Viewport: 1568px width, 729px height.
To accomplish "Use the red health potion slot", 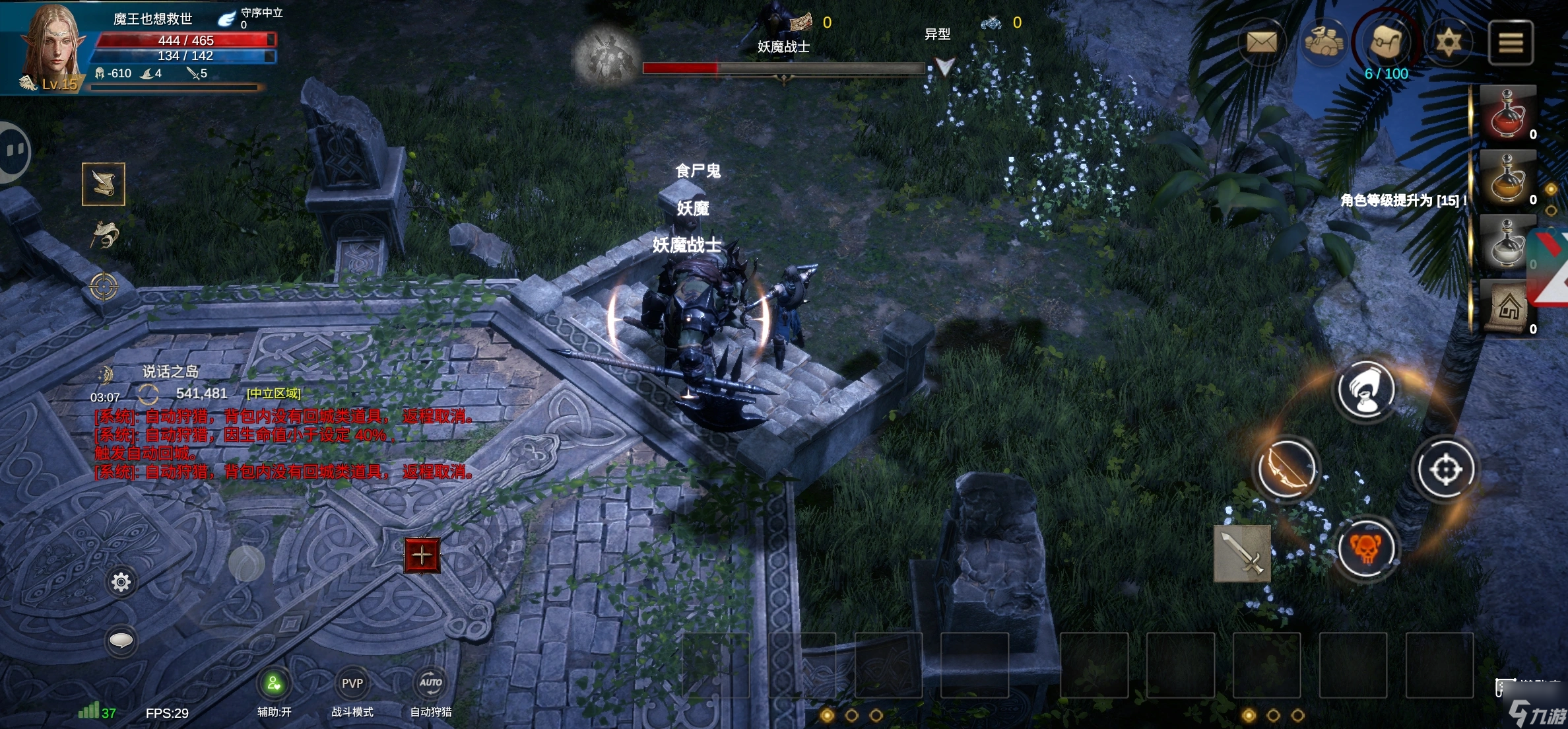I will (x=1507, y=114).
